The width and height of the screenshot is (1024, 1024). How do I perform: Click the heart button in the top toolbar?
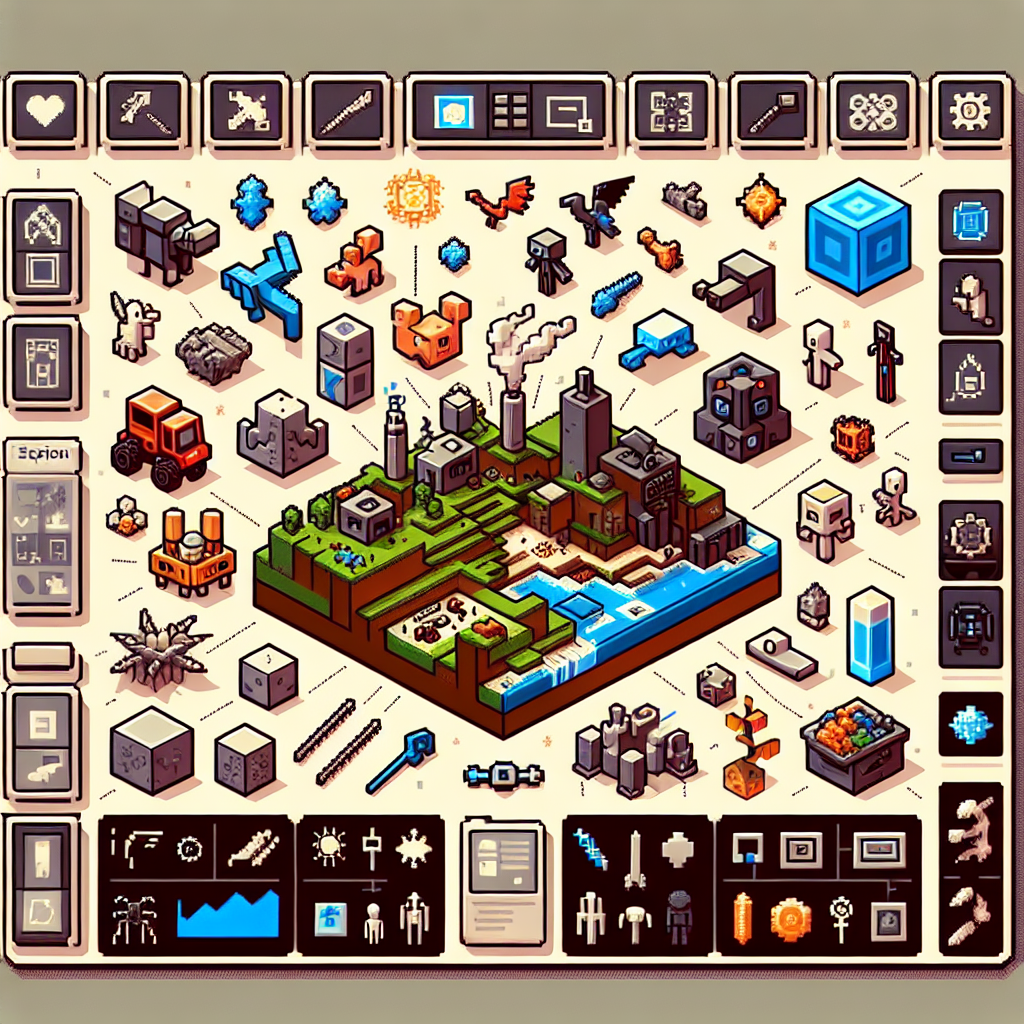click(45, 109)
